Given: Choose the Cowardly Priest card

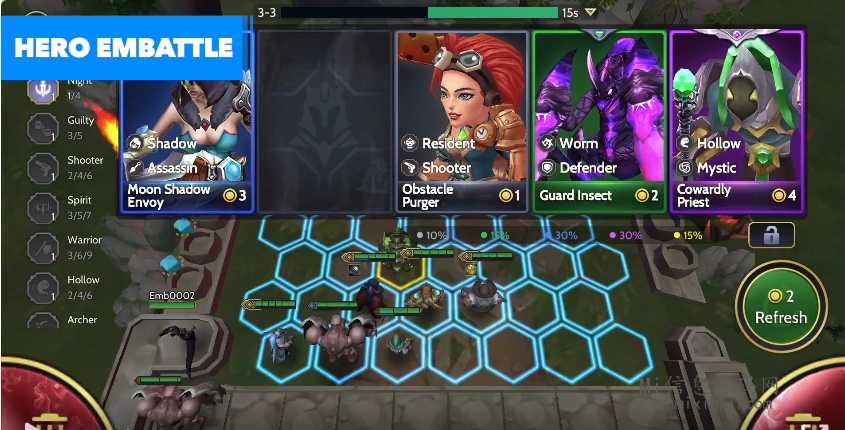Looking at the screenshot, I should click(x=736, y=120).
